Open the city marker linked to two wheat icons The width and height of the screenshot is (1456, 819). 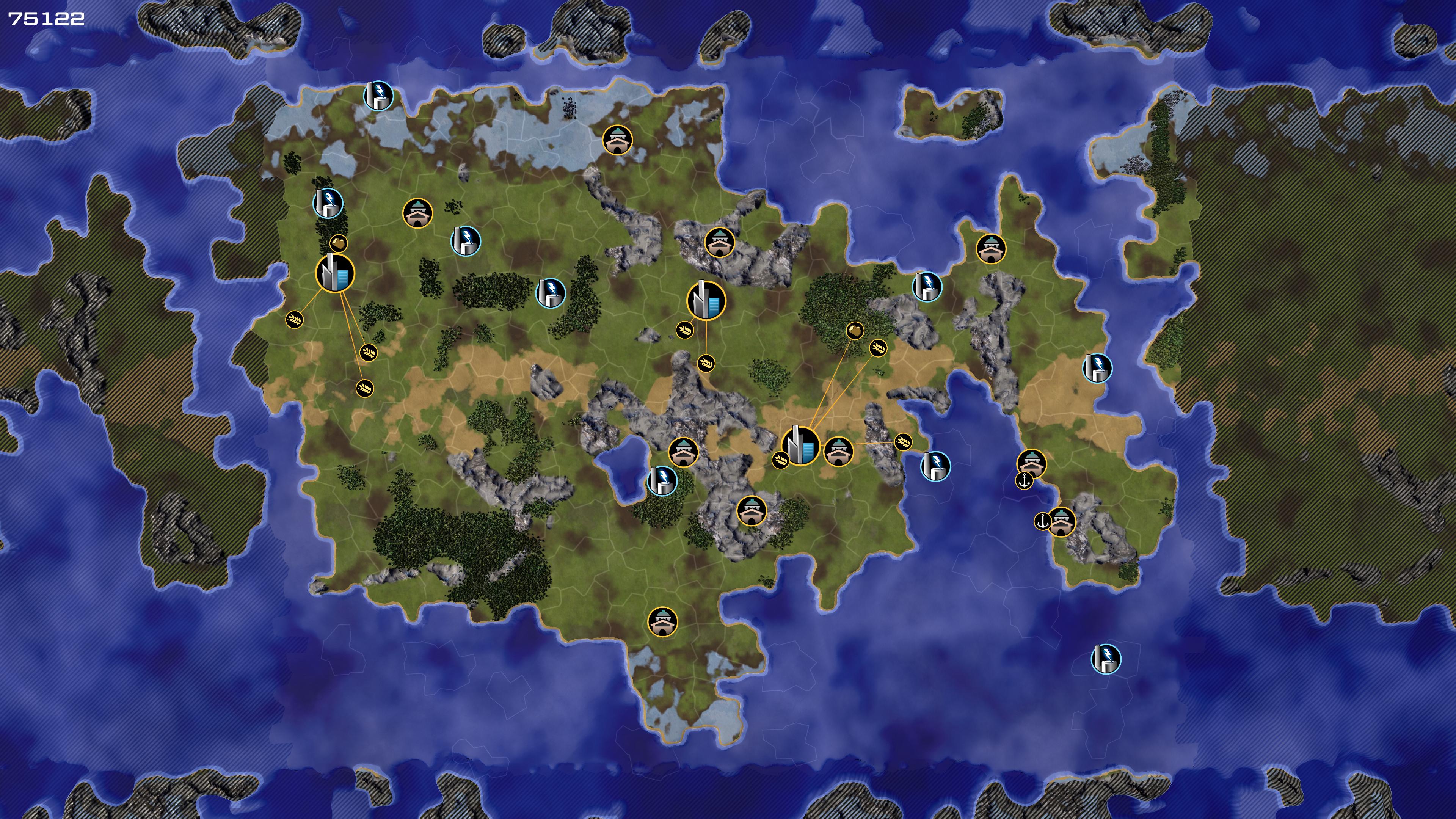pos(706,300)
